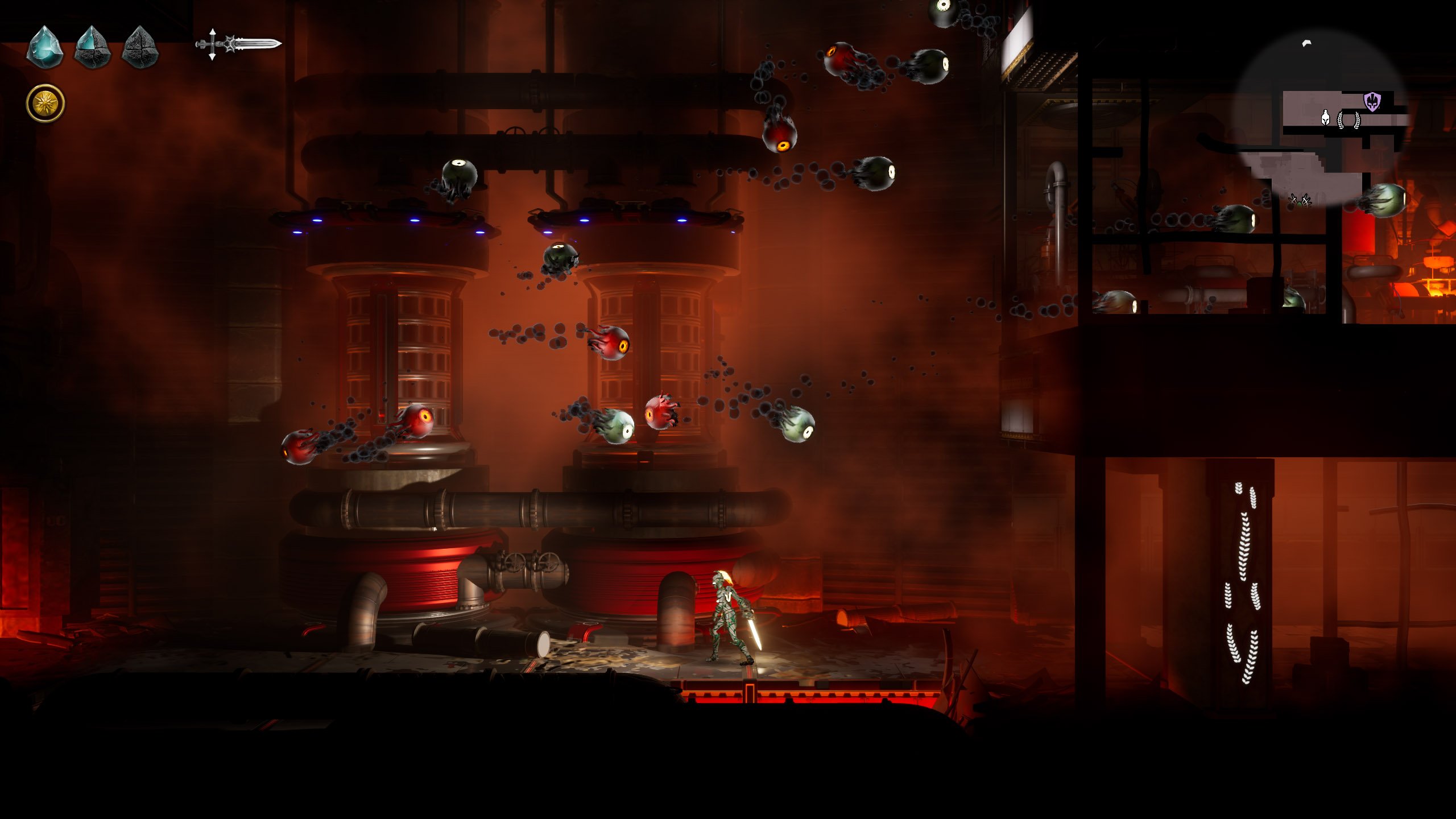This screenshot has width=1456, height=819.
Task: Select the equipped sword weapon icon
Action: (239, 44)
